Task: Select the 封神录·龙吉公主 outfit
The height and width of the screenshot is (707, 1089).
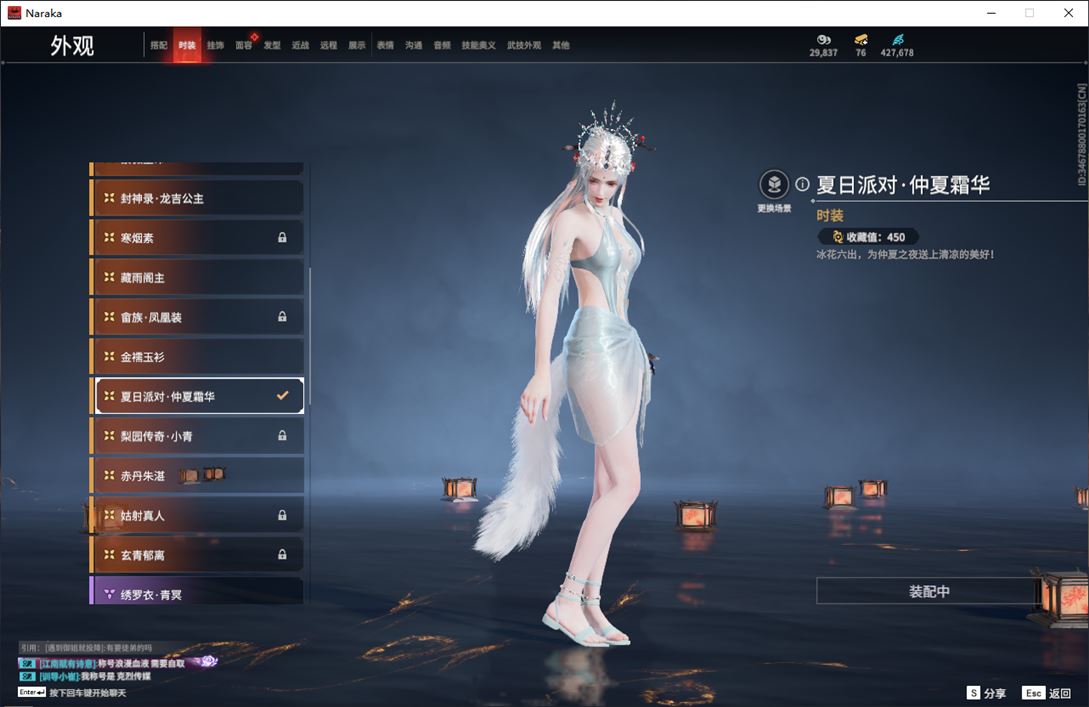Action: tap(197, 198)
